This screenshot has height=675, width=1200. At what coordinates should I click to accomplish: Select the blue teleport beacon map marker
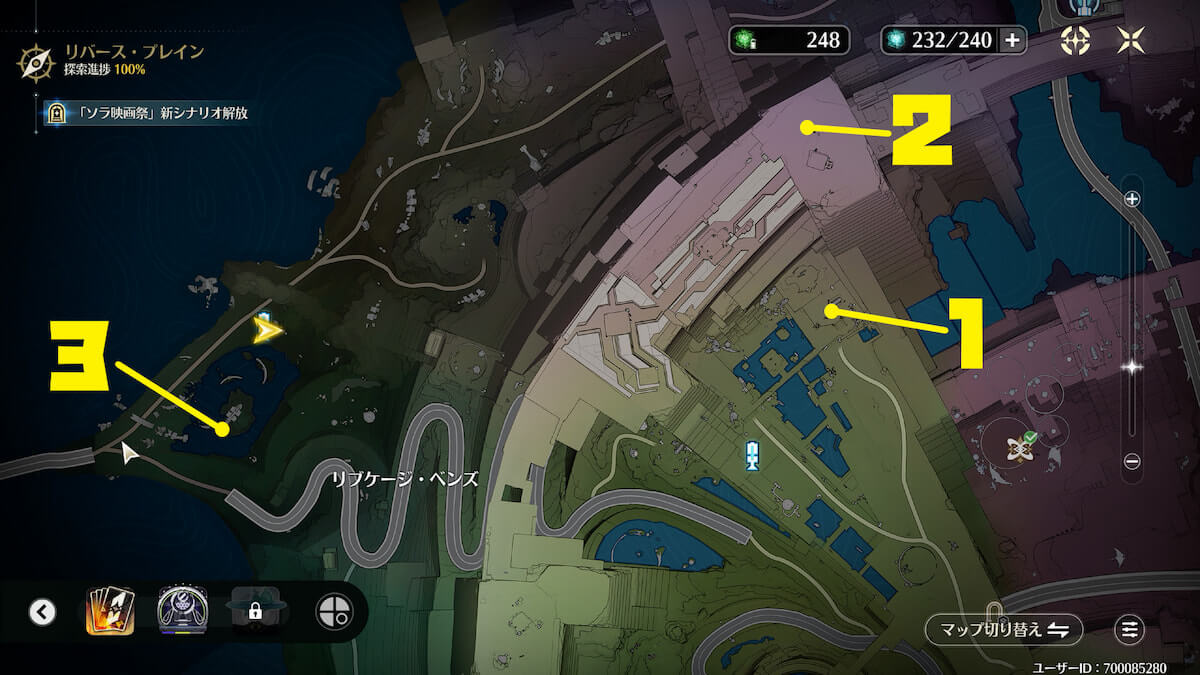tap(752, 455)
